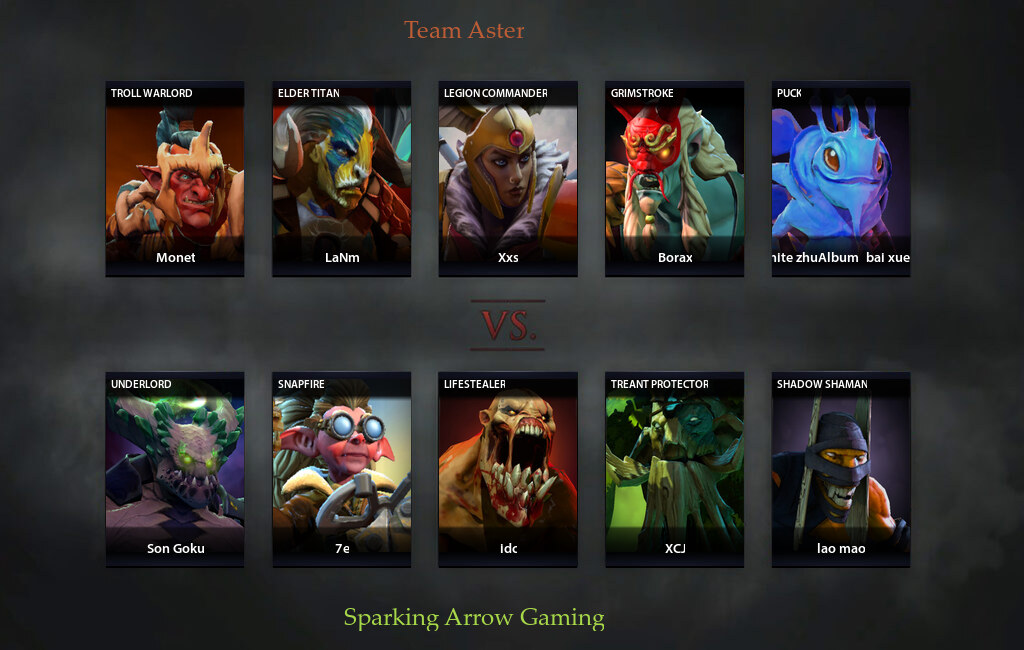
Task: Choose the Legion Commander card played by Xxs
Action: [x=508, y=178]
